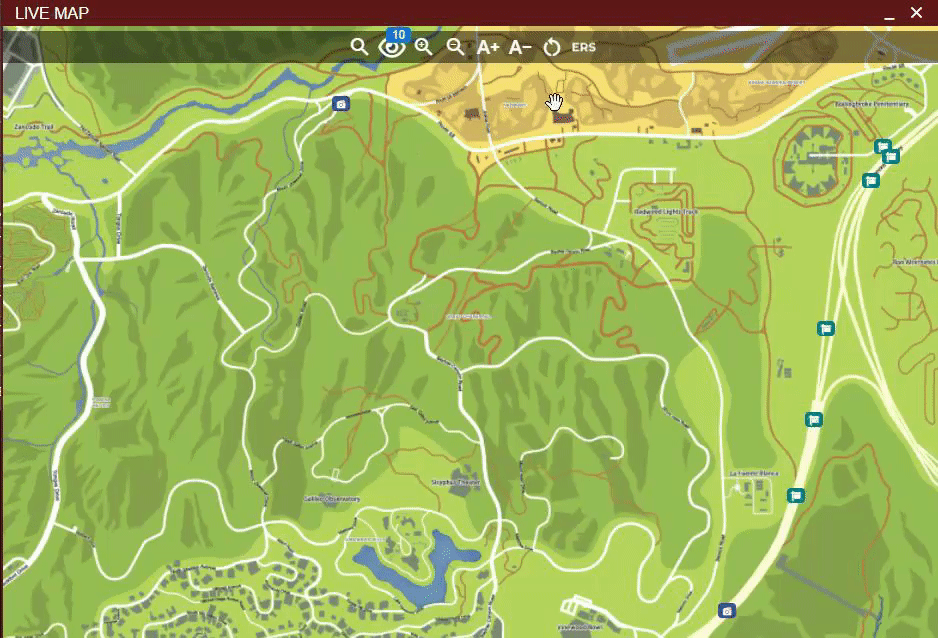The image size is (938, 638).
Task: Zoom out with the minus magnifier
Action: 455,47
